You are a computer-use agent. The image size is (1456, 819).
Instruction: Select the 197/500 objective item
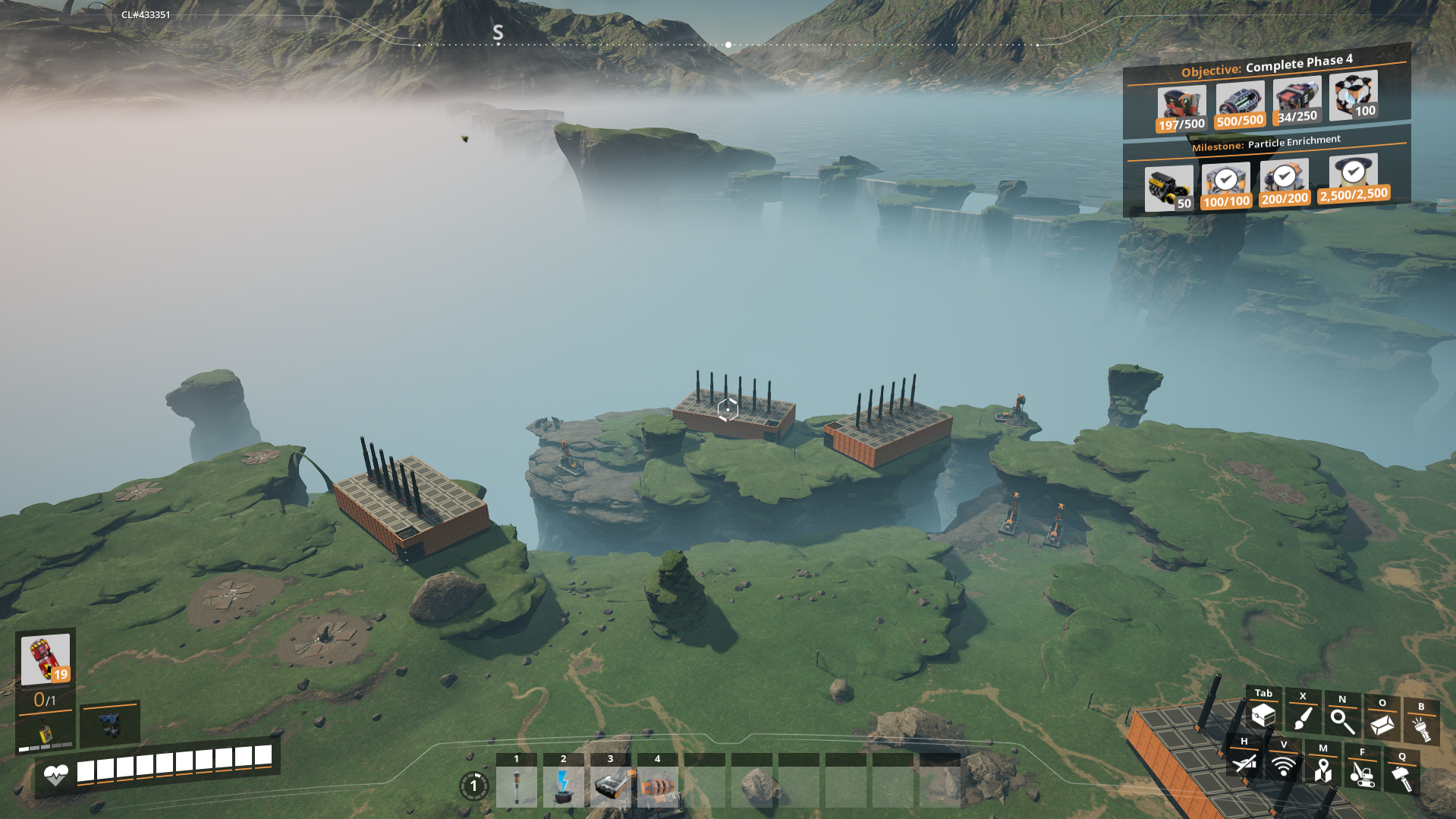(1181, 109)
